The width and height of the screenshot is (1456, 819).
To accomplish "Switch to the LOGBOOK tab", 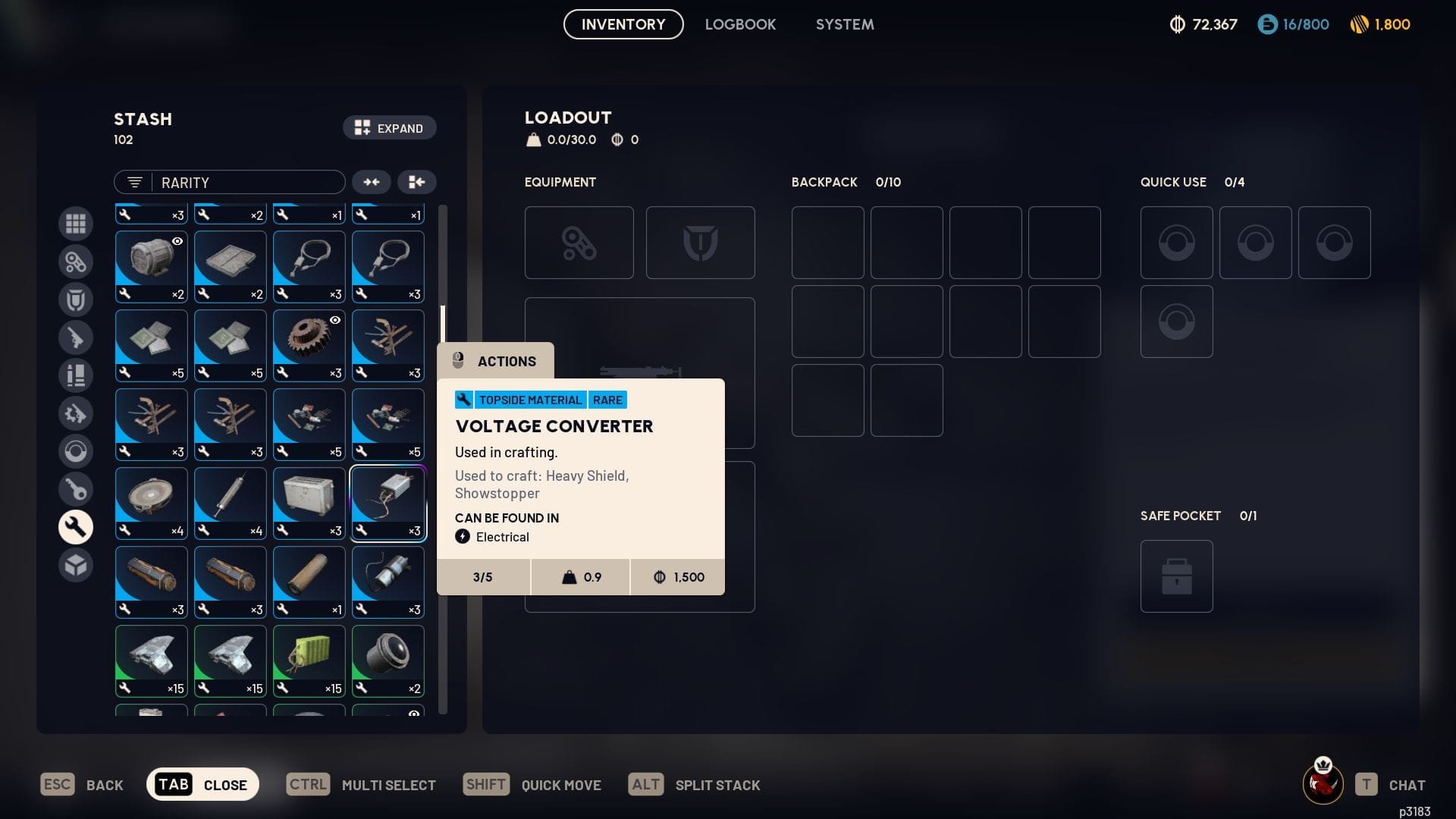I will click(740, 24).
